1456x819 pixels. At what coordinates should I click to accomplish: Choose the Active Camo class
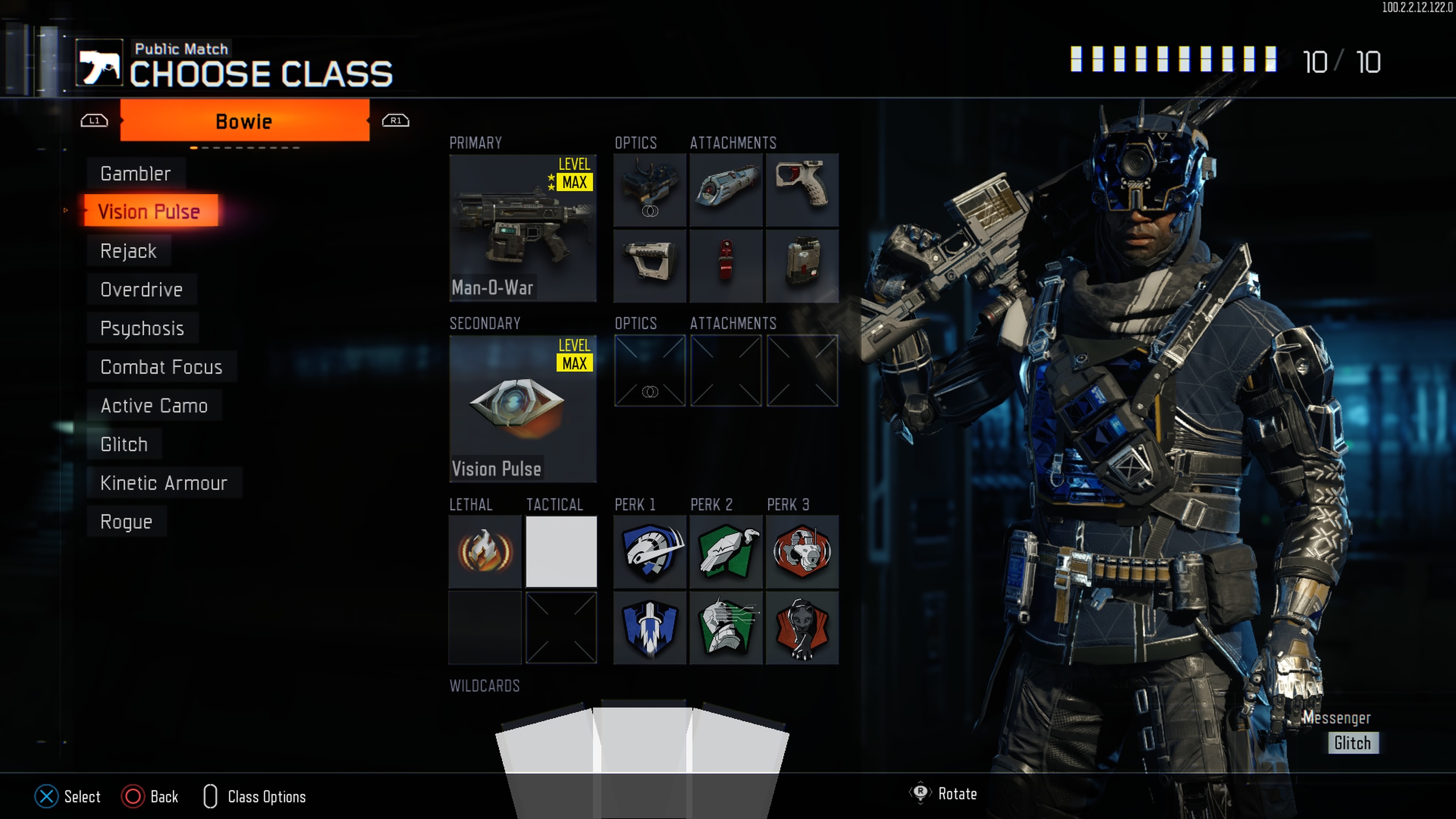[154, 405]
